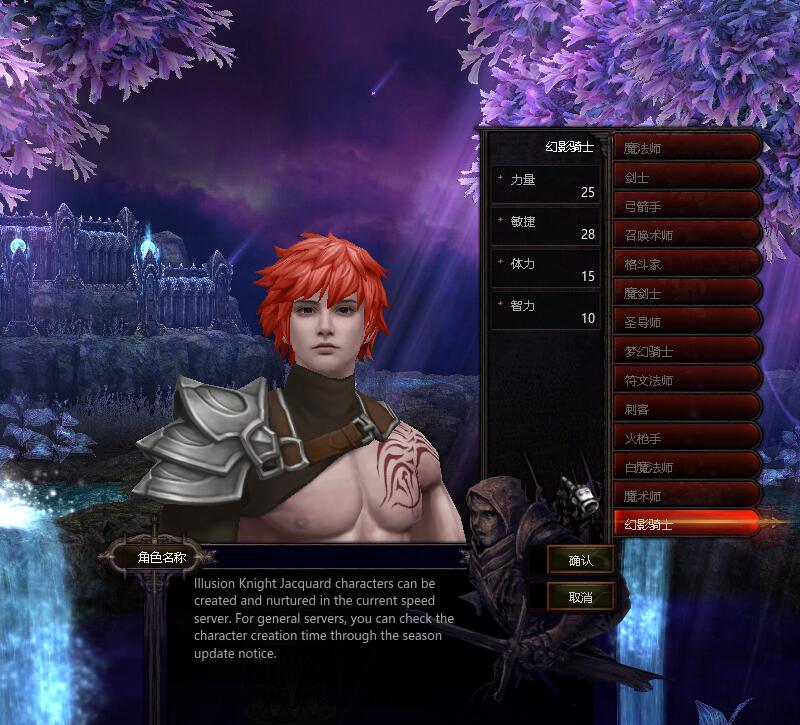
Task: Choose the 梦幻骑士 class
Action: [686, 351]
